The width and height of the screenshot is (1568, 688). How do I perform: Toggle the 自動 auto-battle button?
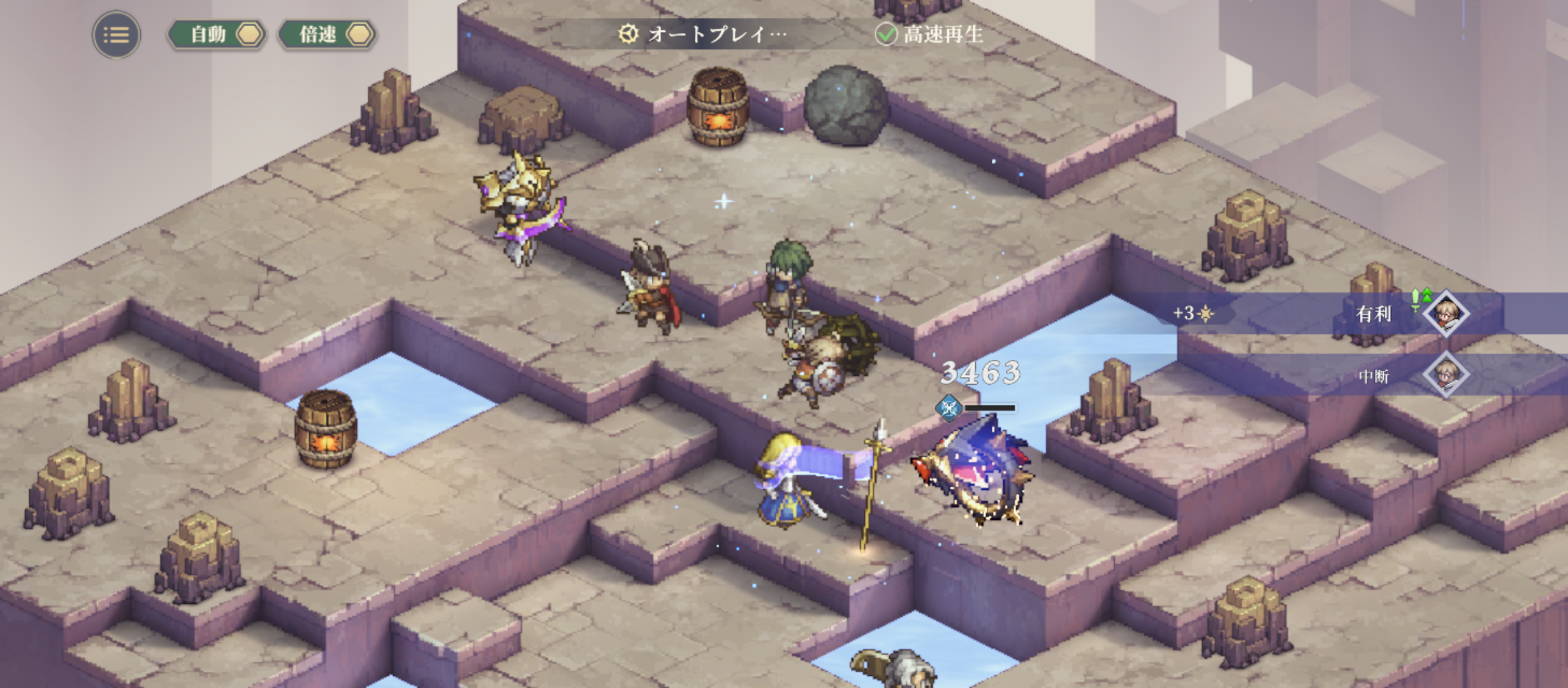click(x=217, y=34)
